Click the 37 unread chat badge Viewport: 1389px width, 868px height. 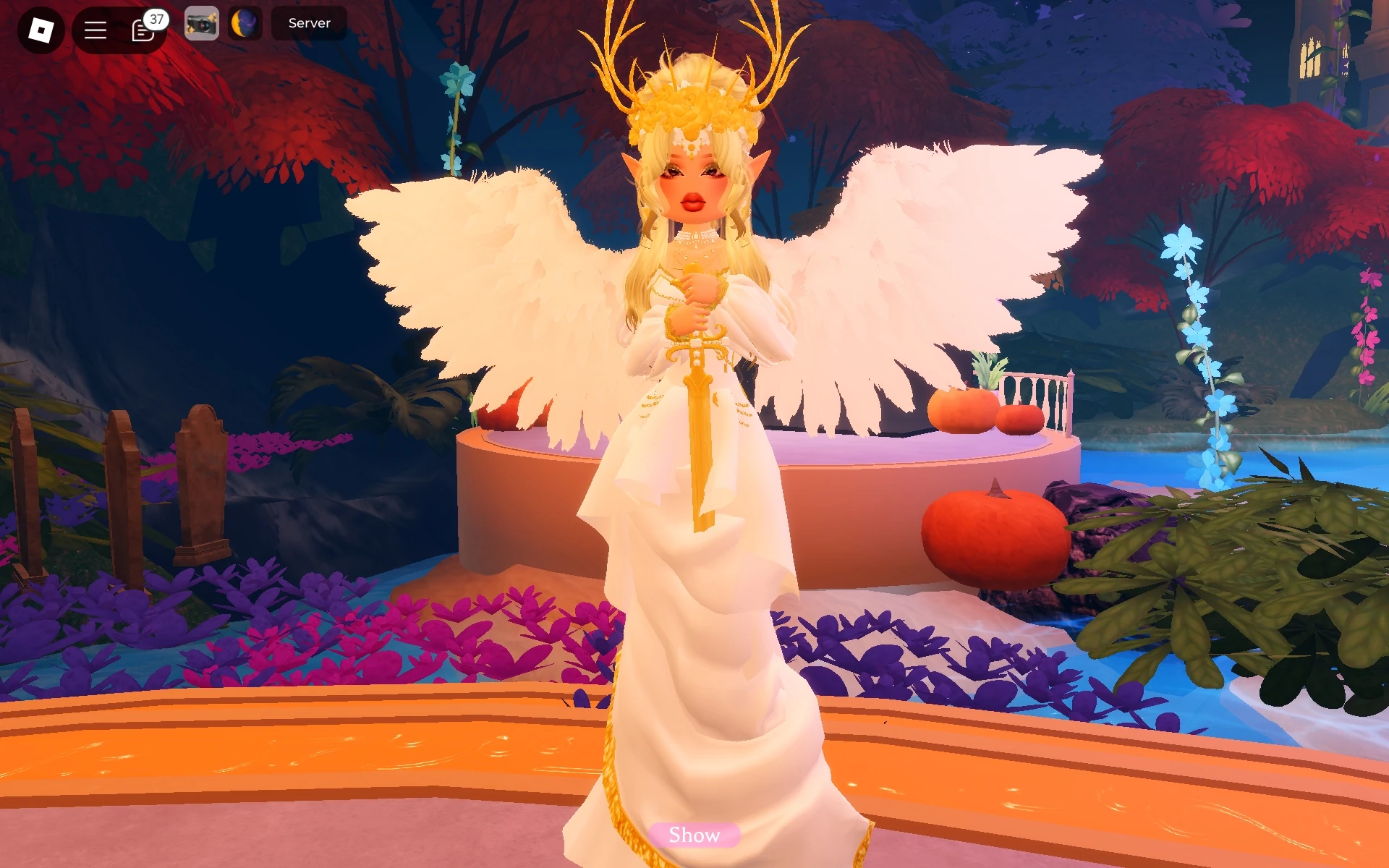pos(156,20)
